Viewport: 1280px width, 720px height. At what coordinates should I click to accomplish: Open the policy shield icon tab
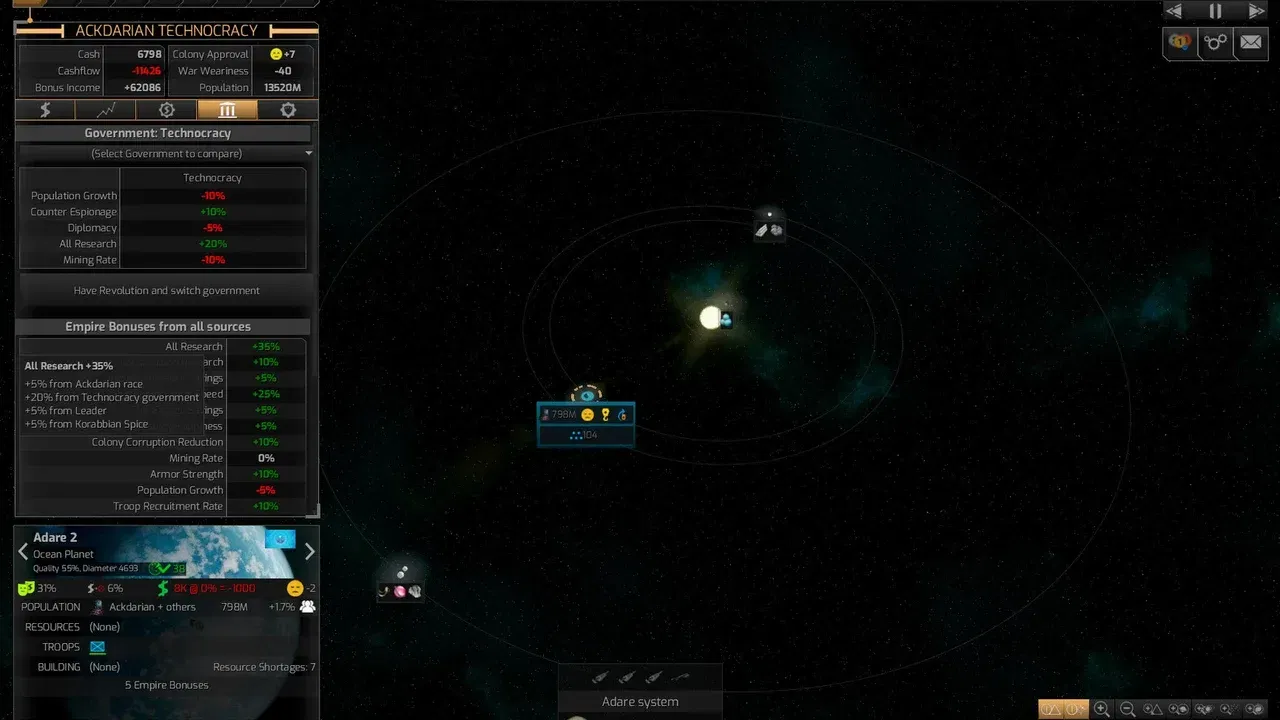pyautogui.click(x=288, y=110)
